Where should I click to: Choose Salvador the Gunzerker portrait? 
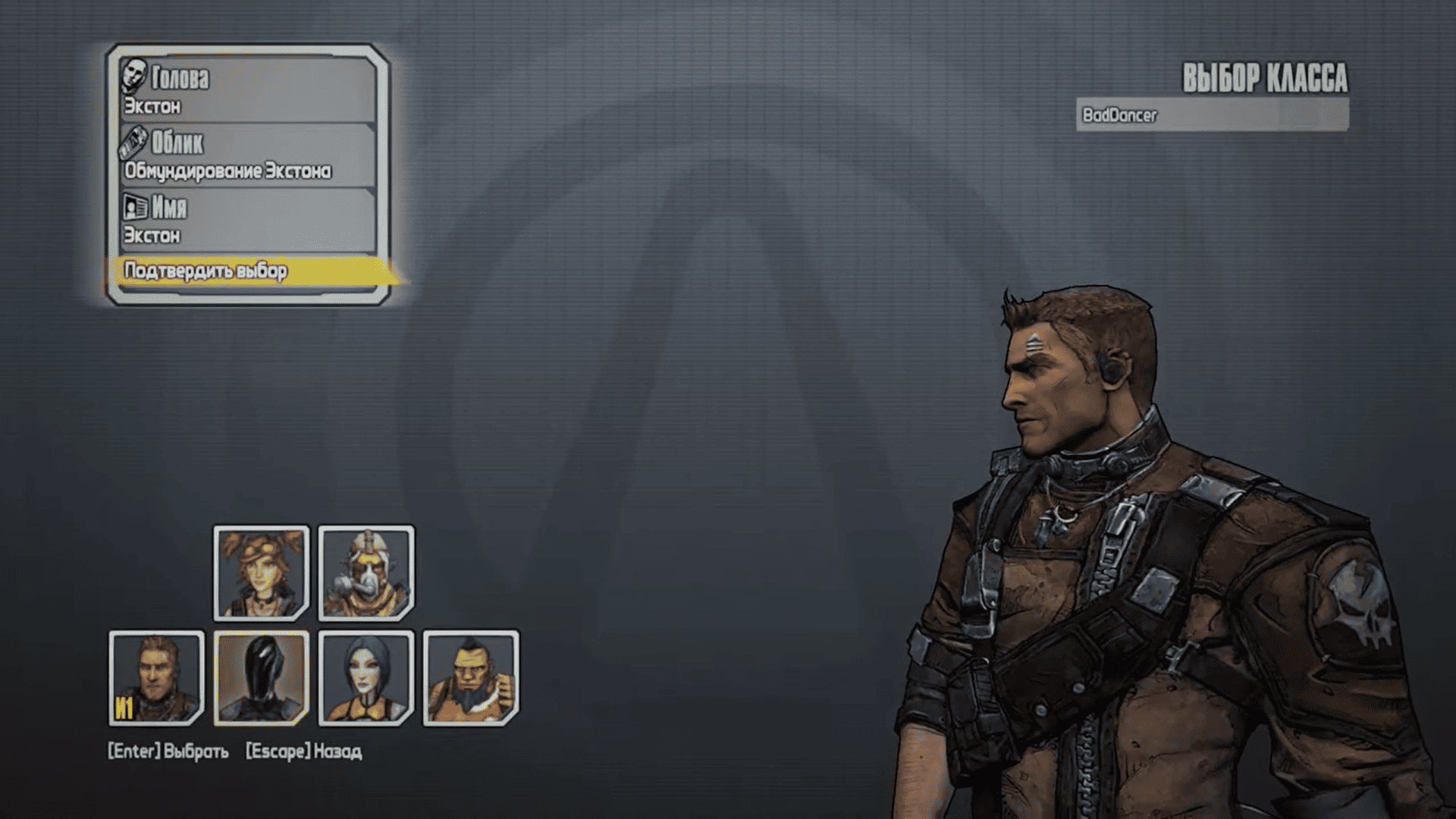click(471, 678)
